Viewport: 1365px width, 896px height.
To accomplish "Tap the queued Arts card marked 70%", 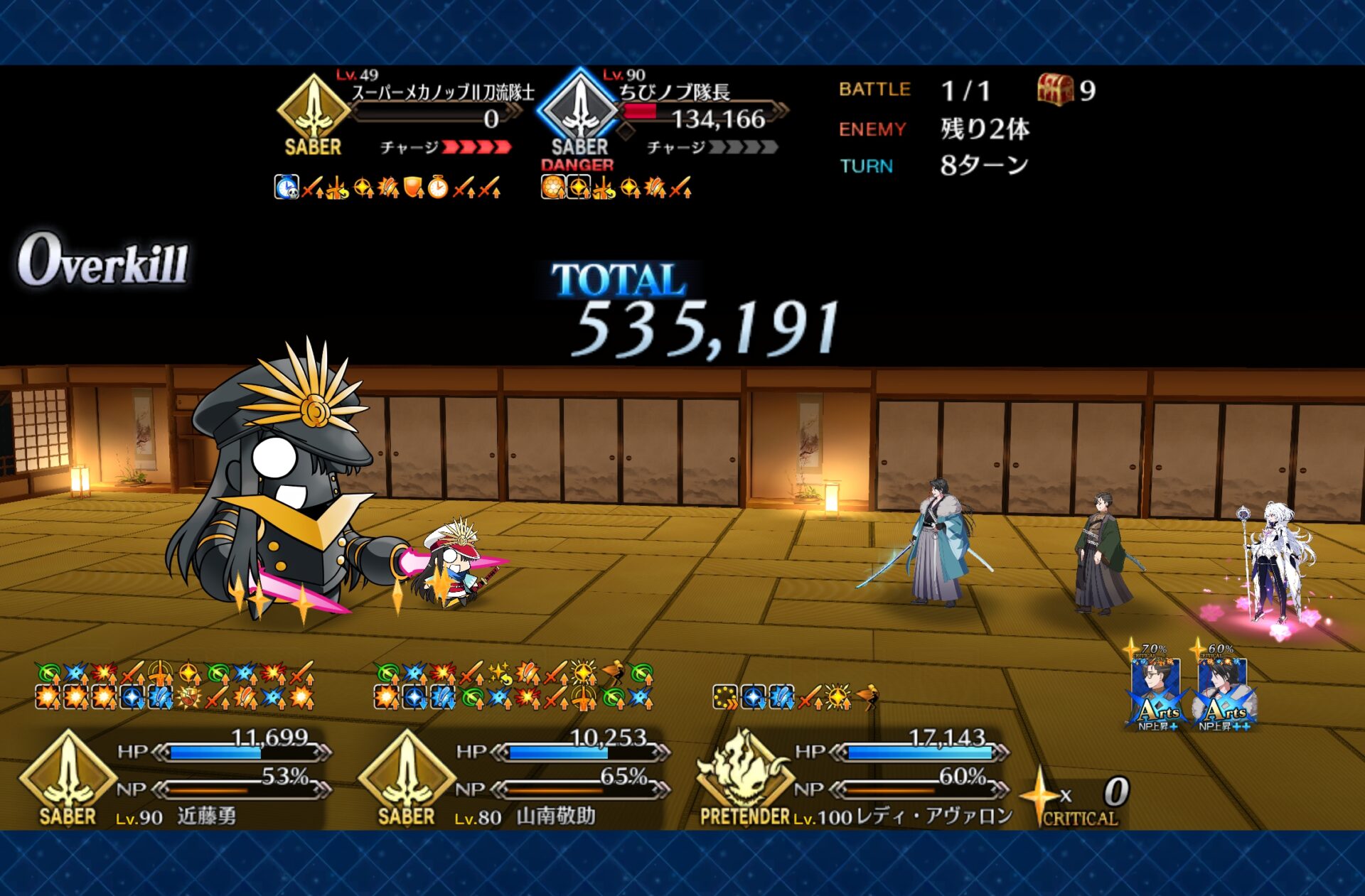I will [1156, 691].
